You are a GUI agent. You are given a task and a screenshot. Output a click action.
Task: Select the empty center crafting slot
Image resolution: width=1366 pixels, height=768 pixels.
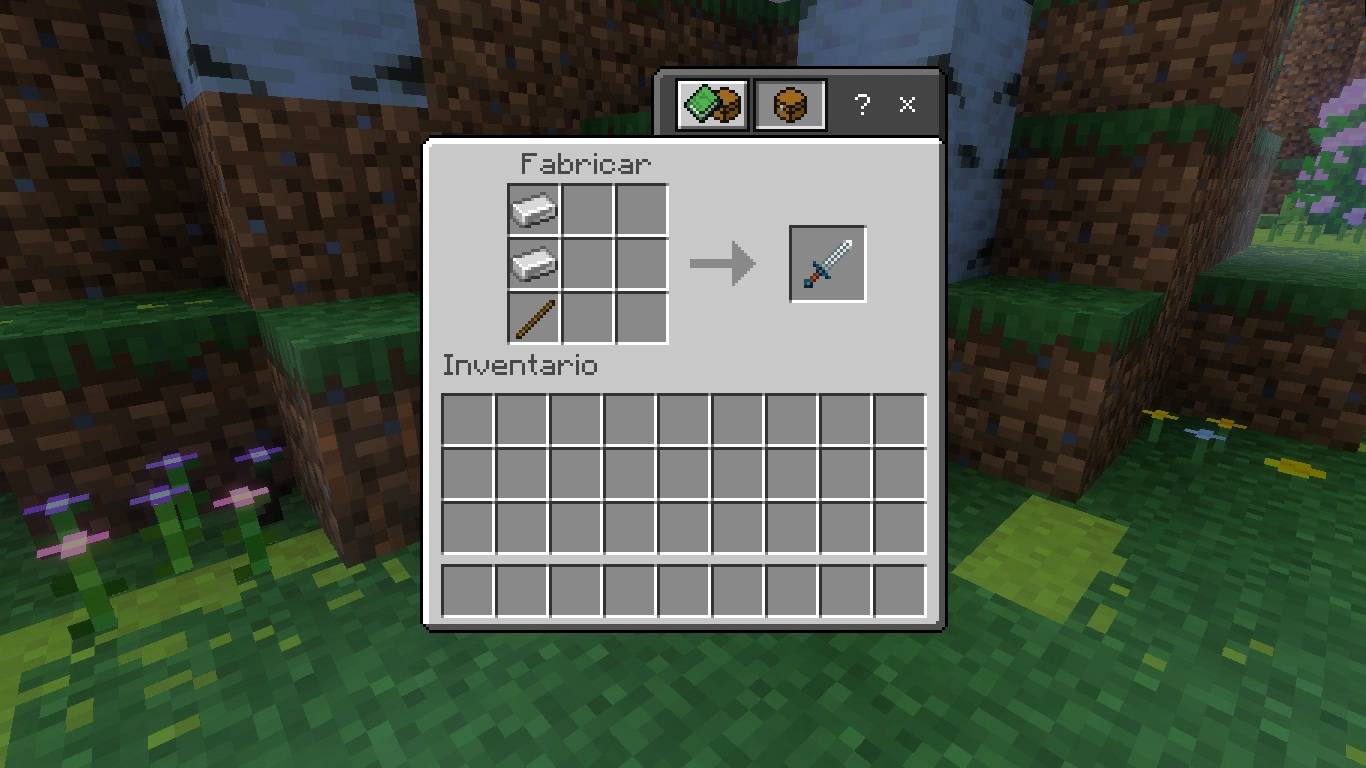587,263
